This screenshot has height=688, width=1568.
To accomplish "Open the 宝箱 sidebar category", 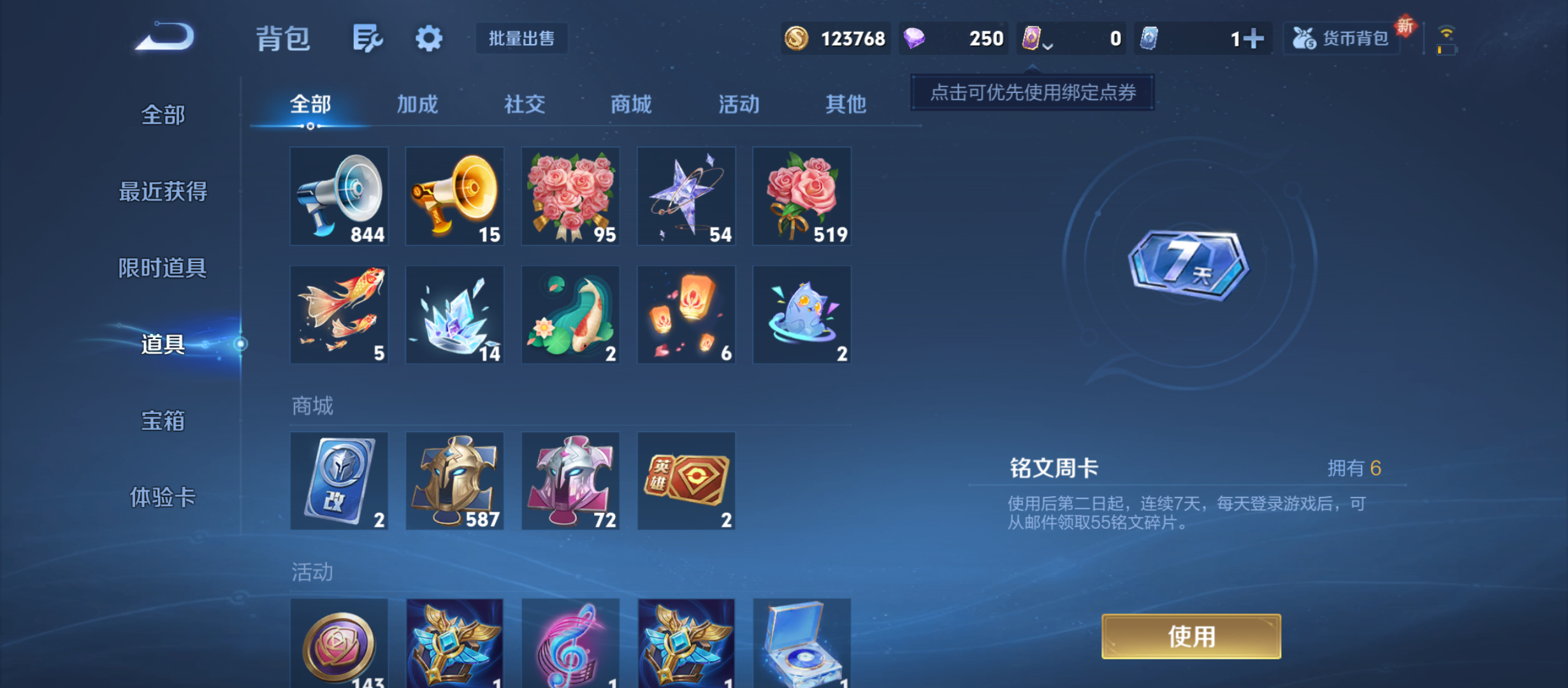I will pos(163,421).
